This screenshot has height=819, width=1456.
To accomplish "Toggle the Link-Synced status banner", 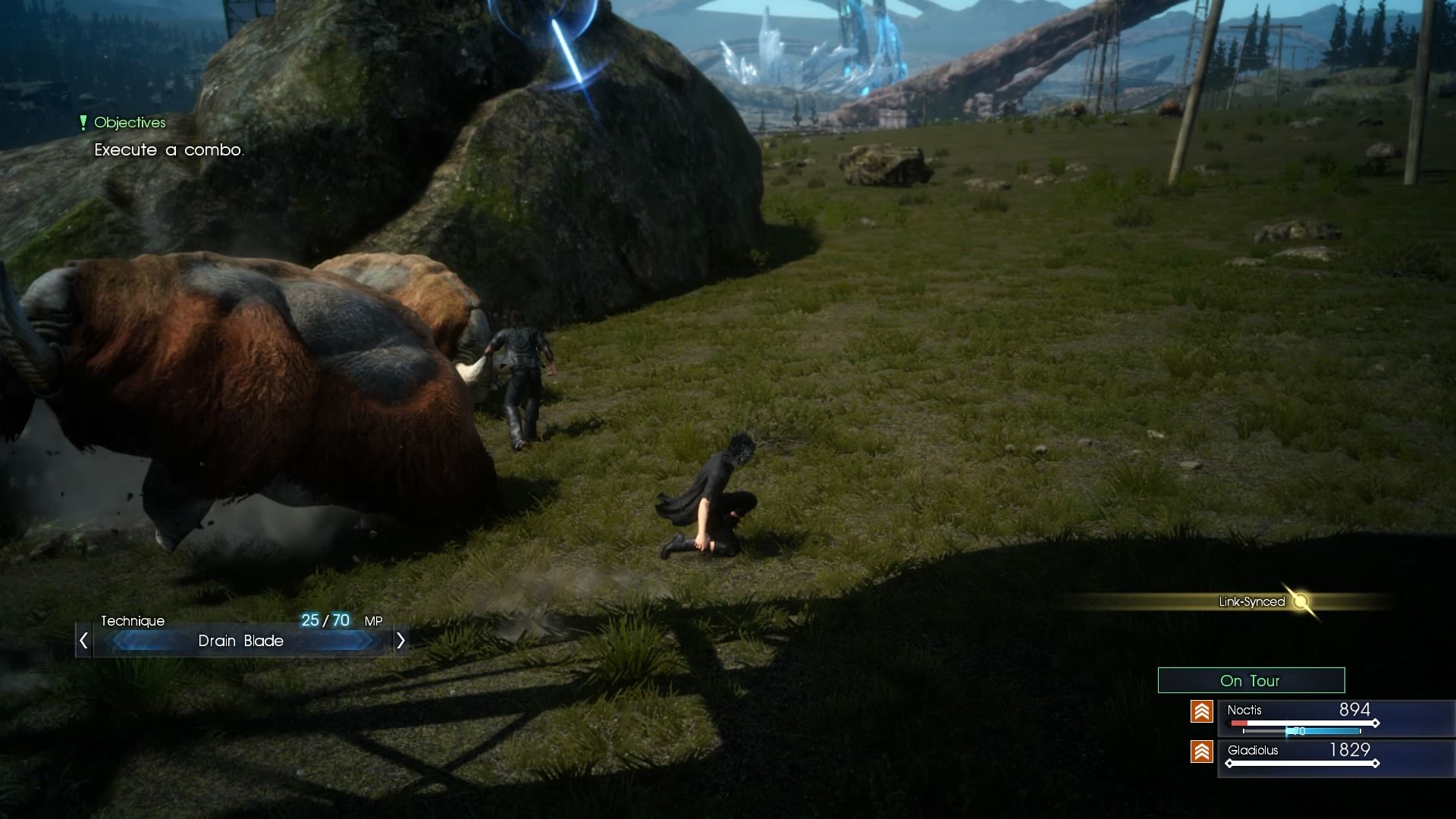I will pos(1251,601).
